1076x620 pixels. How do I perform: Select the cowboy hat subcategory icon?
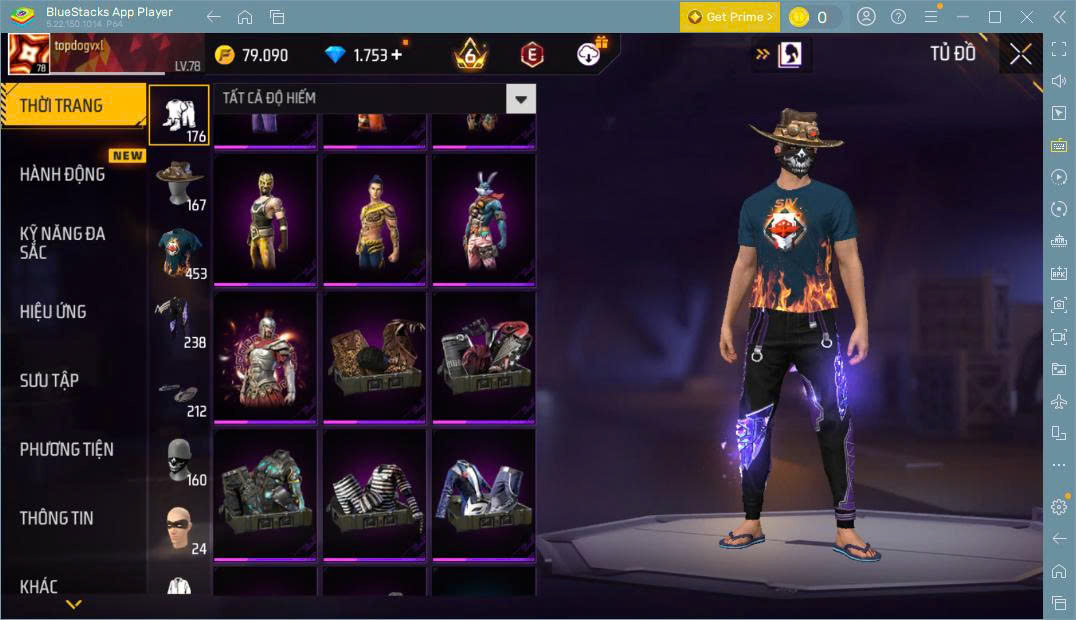click(180, 184)
